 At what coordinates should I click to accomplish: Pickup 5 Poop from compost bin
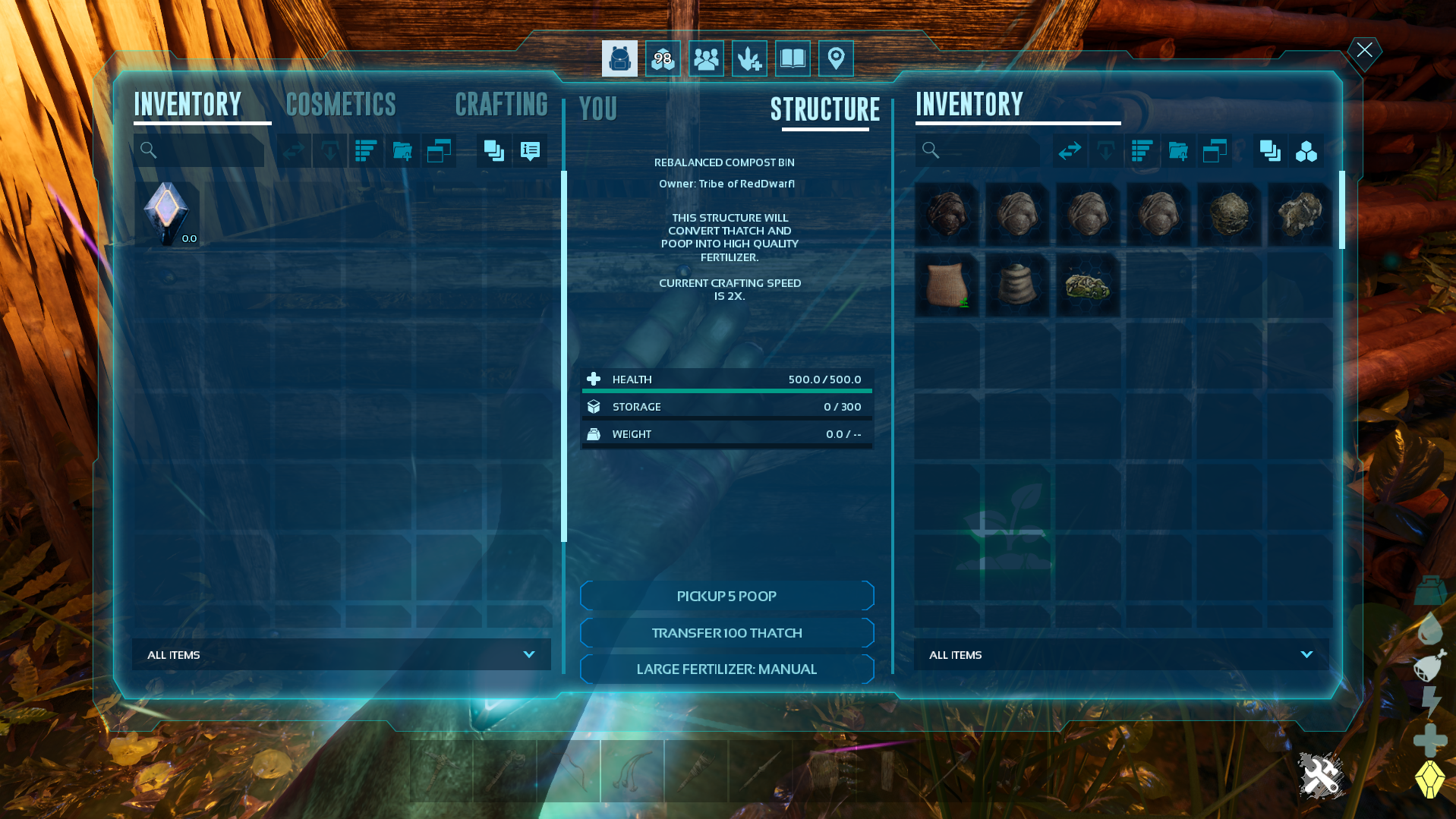[726, 596]
